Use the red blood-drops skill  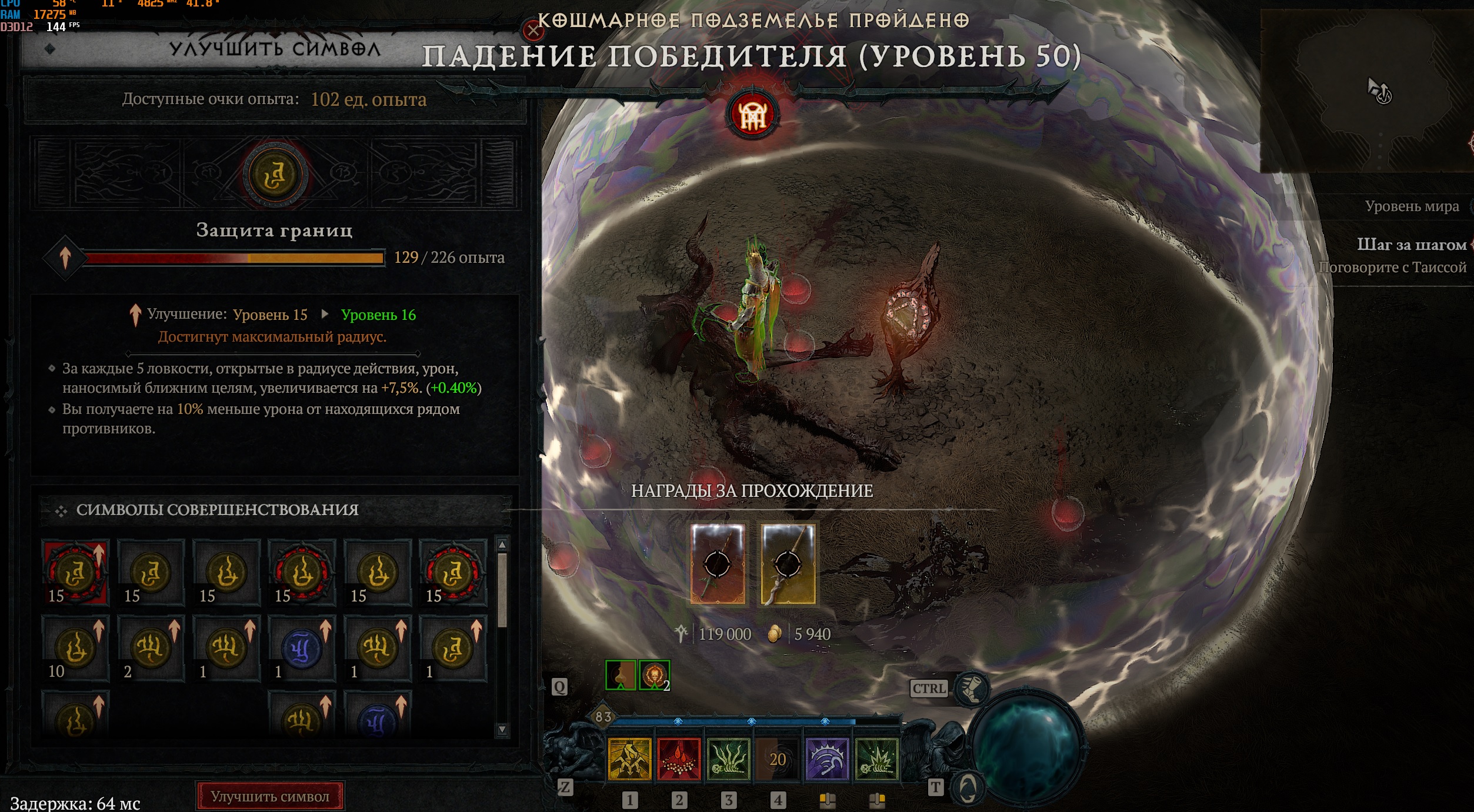coord(679,759)
